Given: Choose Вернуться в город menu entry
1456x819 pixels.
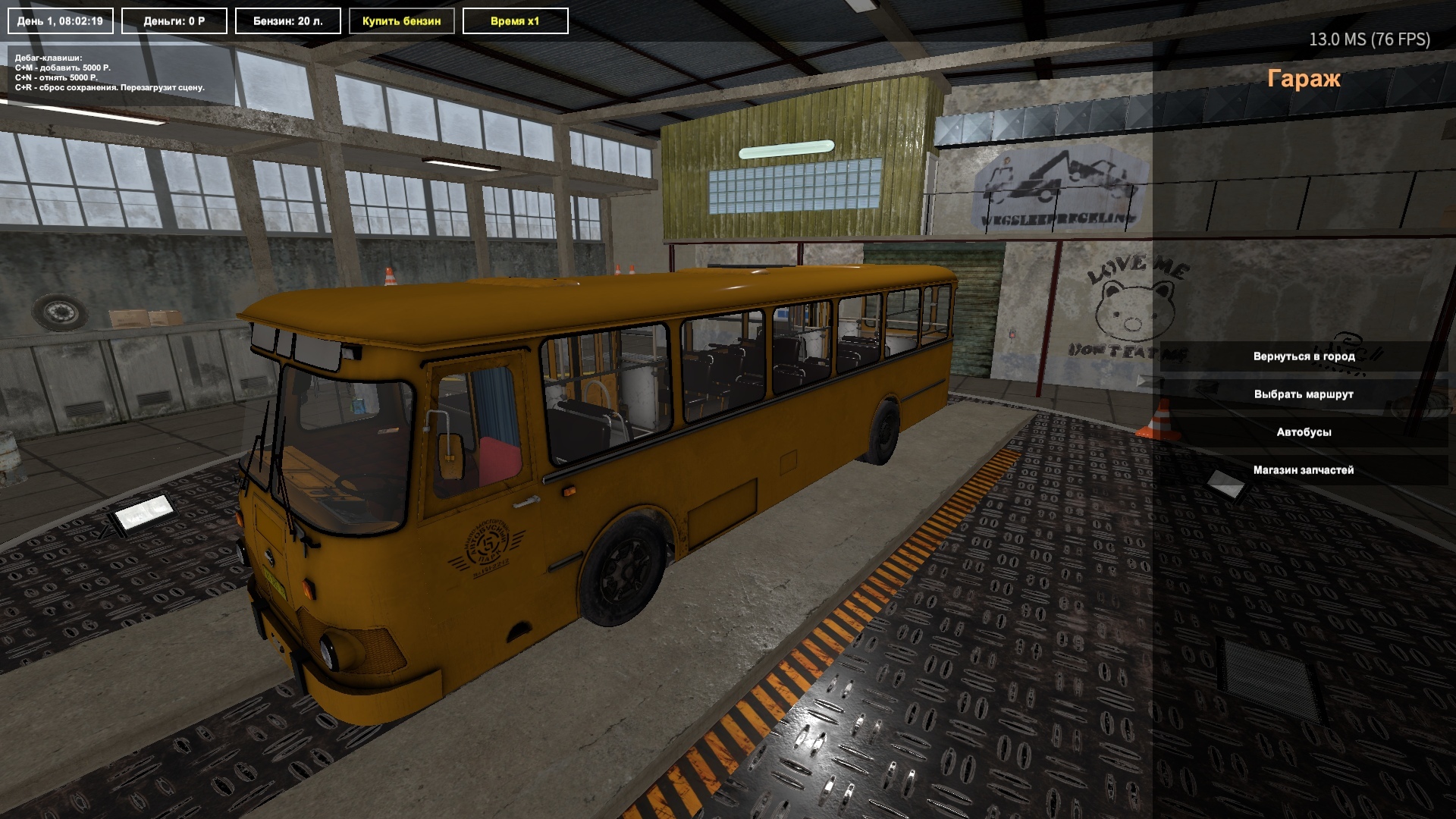Looking at the screenshot, I should click(1304, 356).
